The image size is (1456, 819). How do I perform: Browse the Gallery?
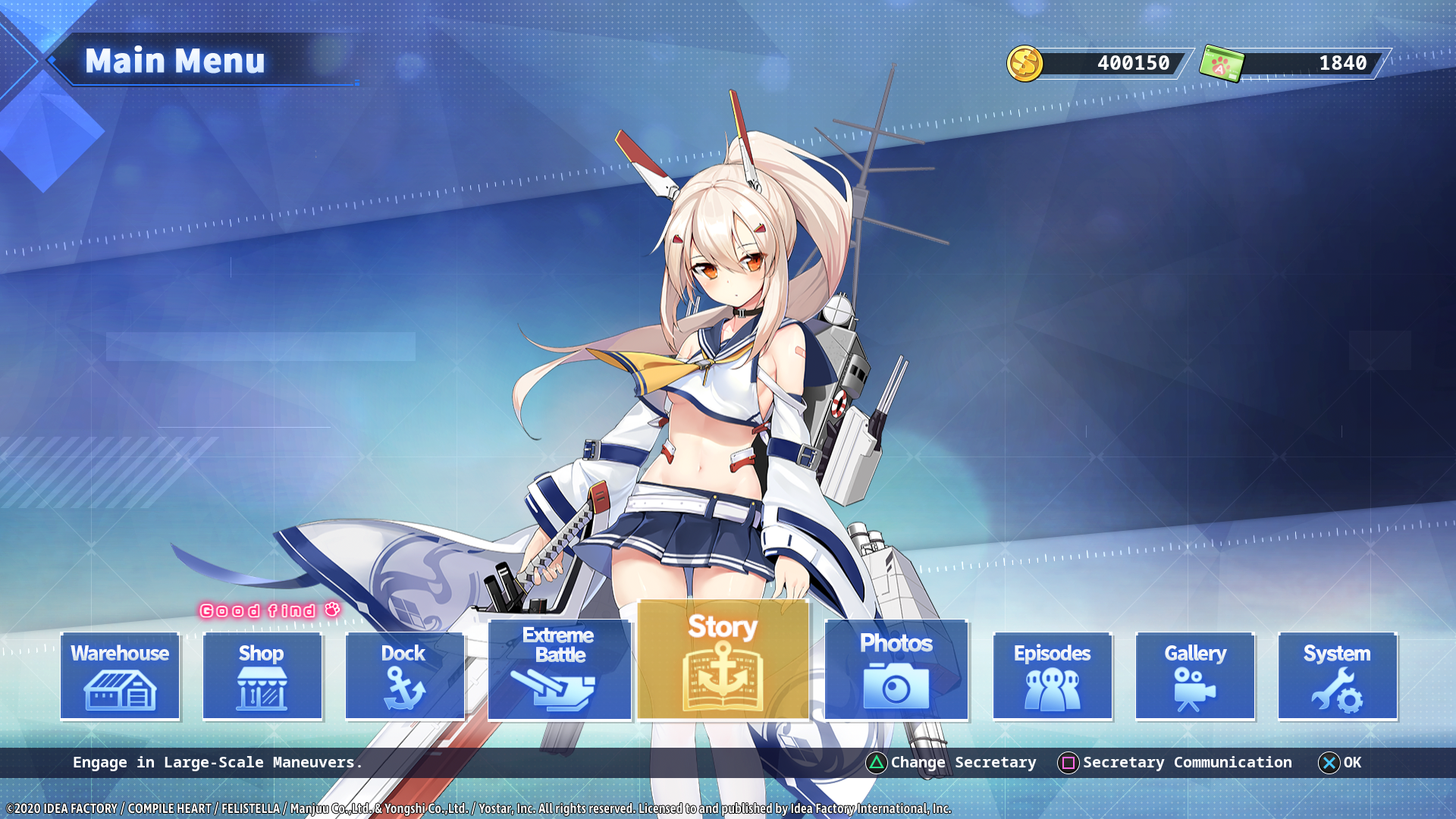[1195, 676]
